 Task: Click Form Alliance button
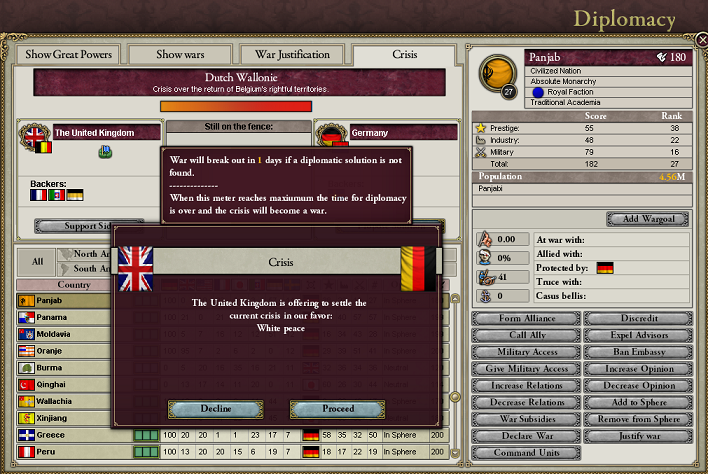pyautogui.click(x=526, y=319)
